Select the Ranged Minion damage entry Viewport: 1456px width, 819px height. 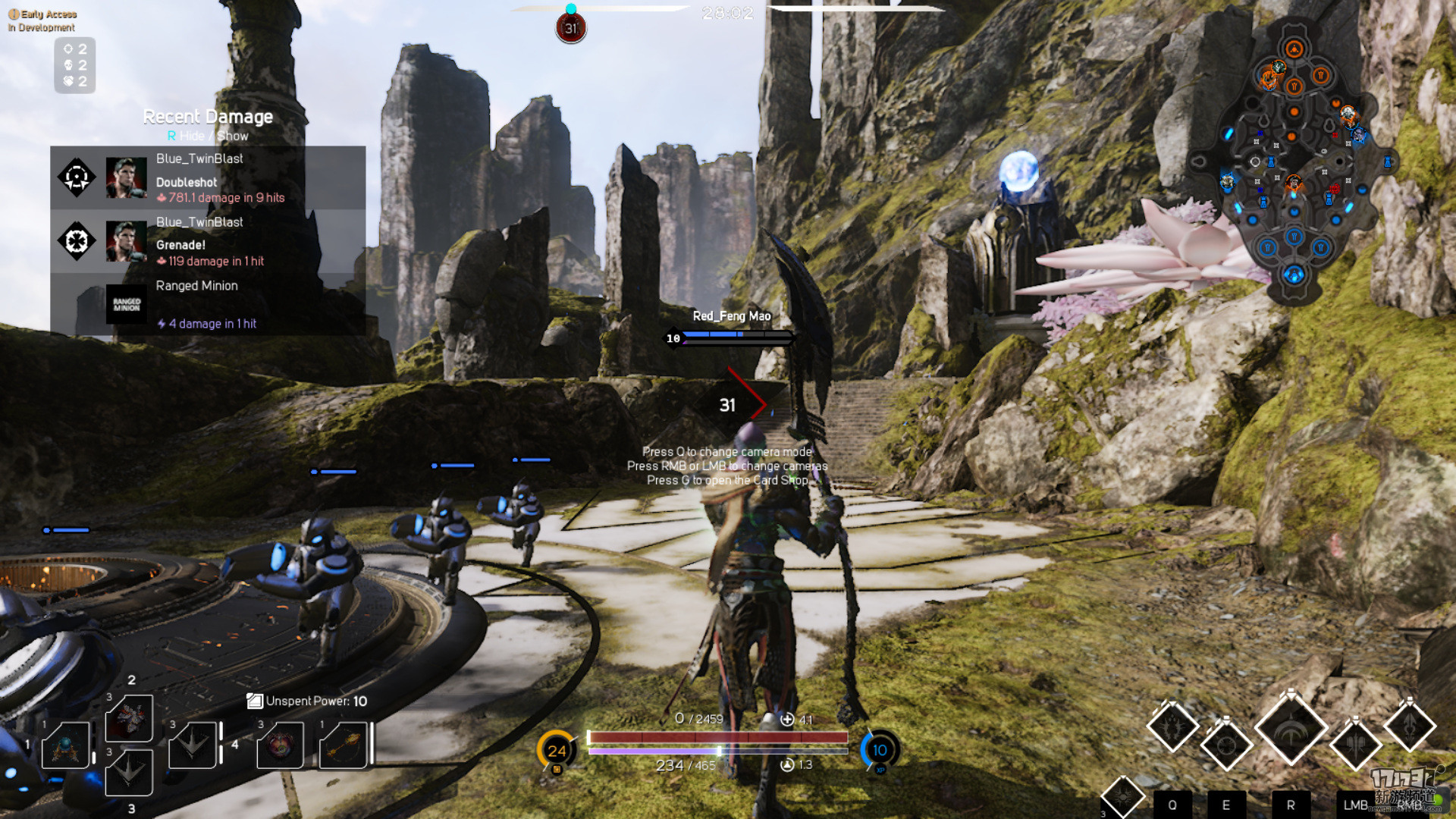[x=208, y=304]
